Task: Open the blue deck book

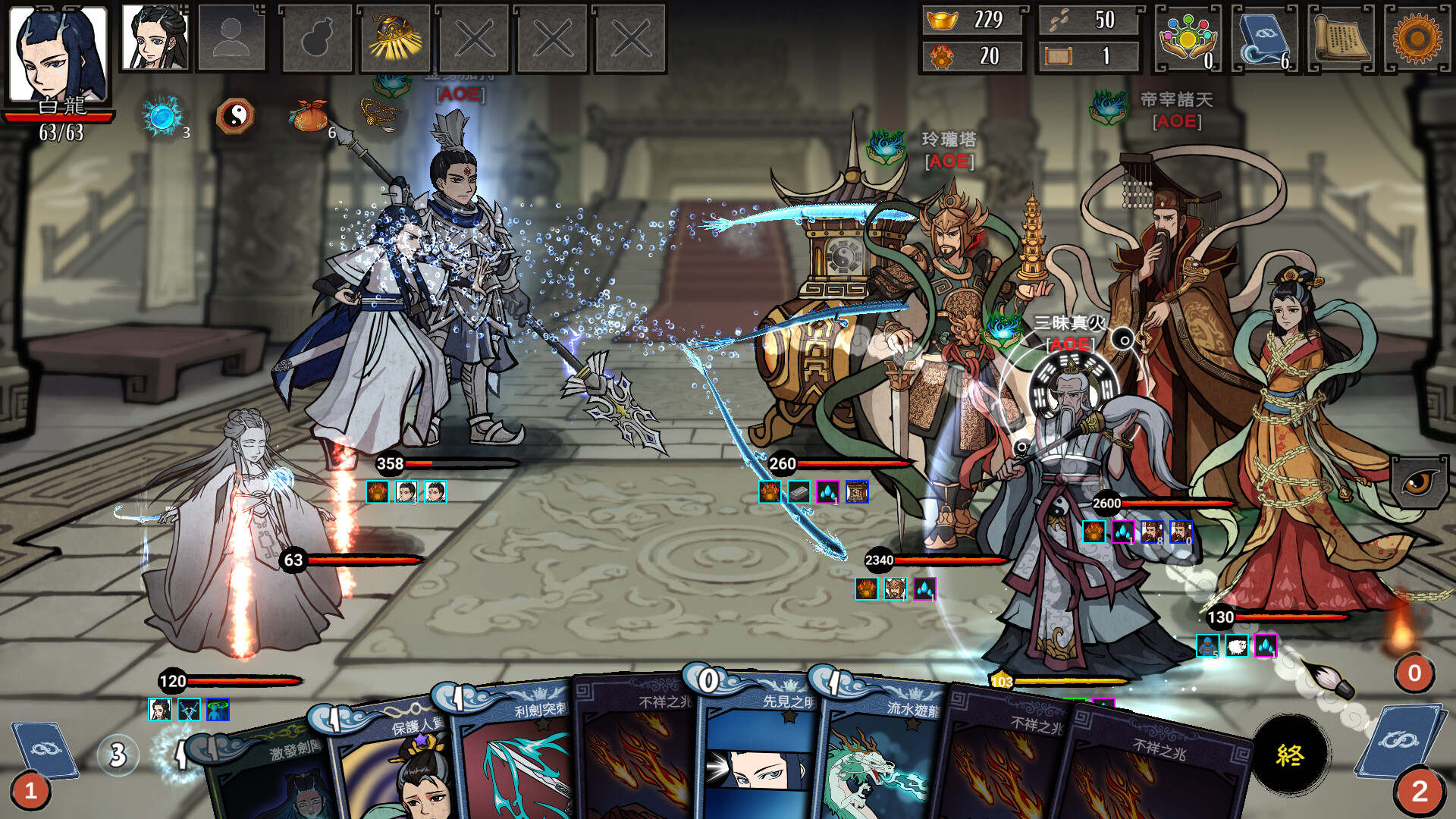Action: (1264, 38)
